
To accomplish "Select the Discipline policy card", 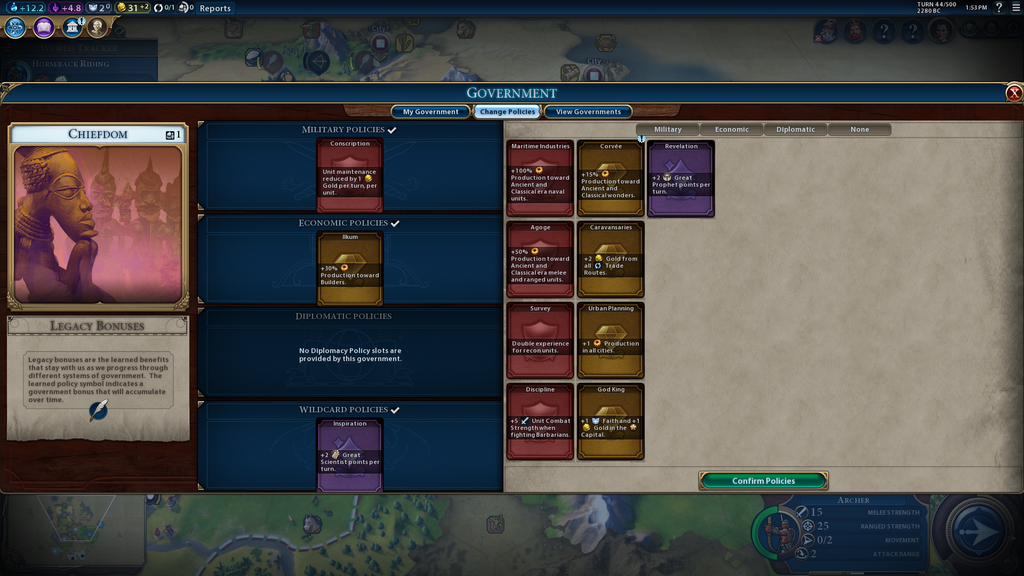I will 540,421.
